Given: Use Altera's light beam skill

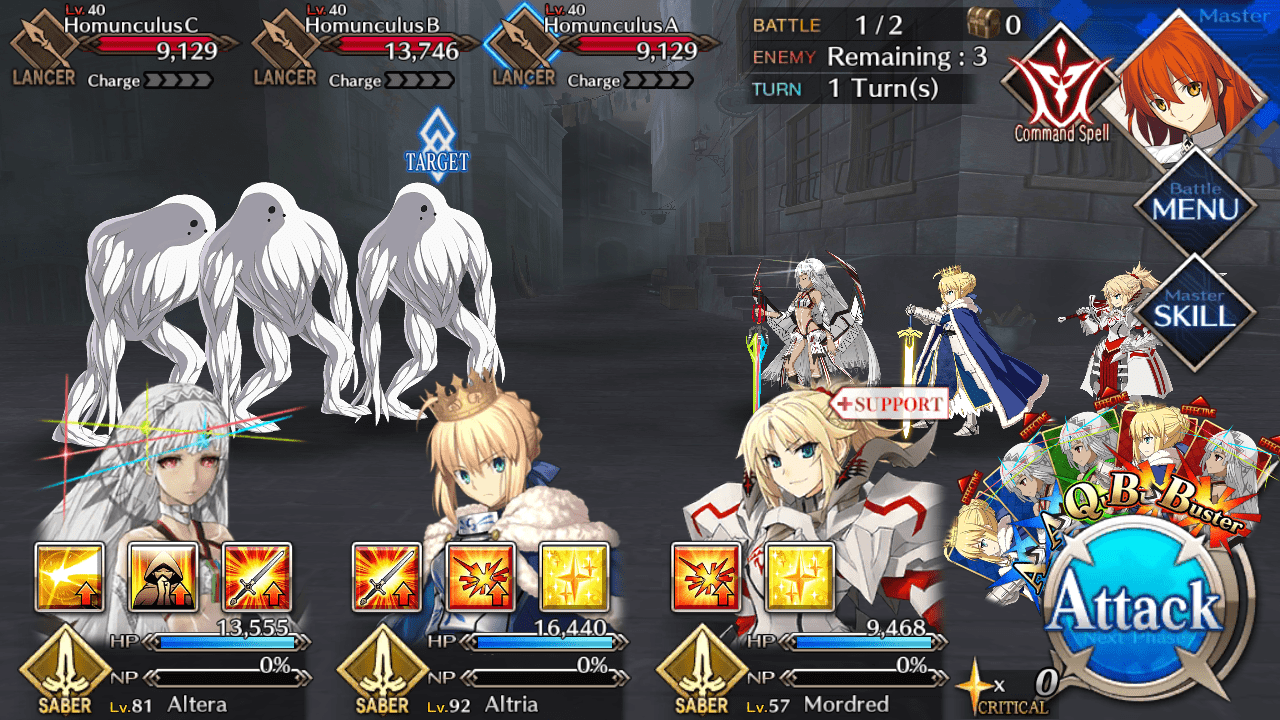Looking at the screenshot, I should coord(70,577).
